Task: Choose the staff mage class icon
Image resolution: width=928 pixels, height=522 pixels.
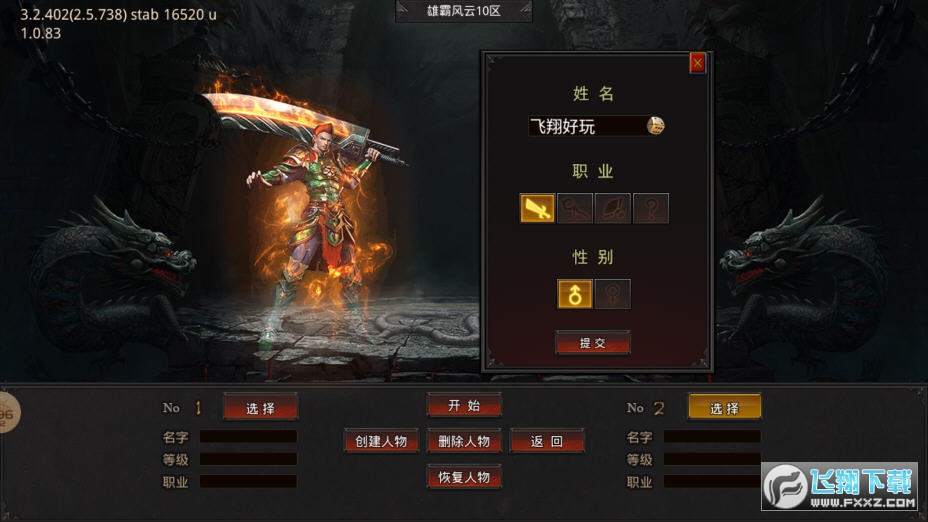Action: point(575,208)
